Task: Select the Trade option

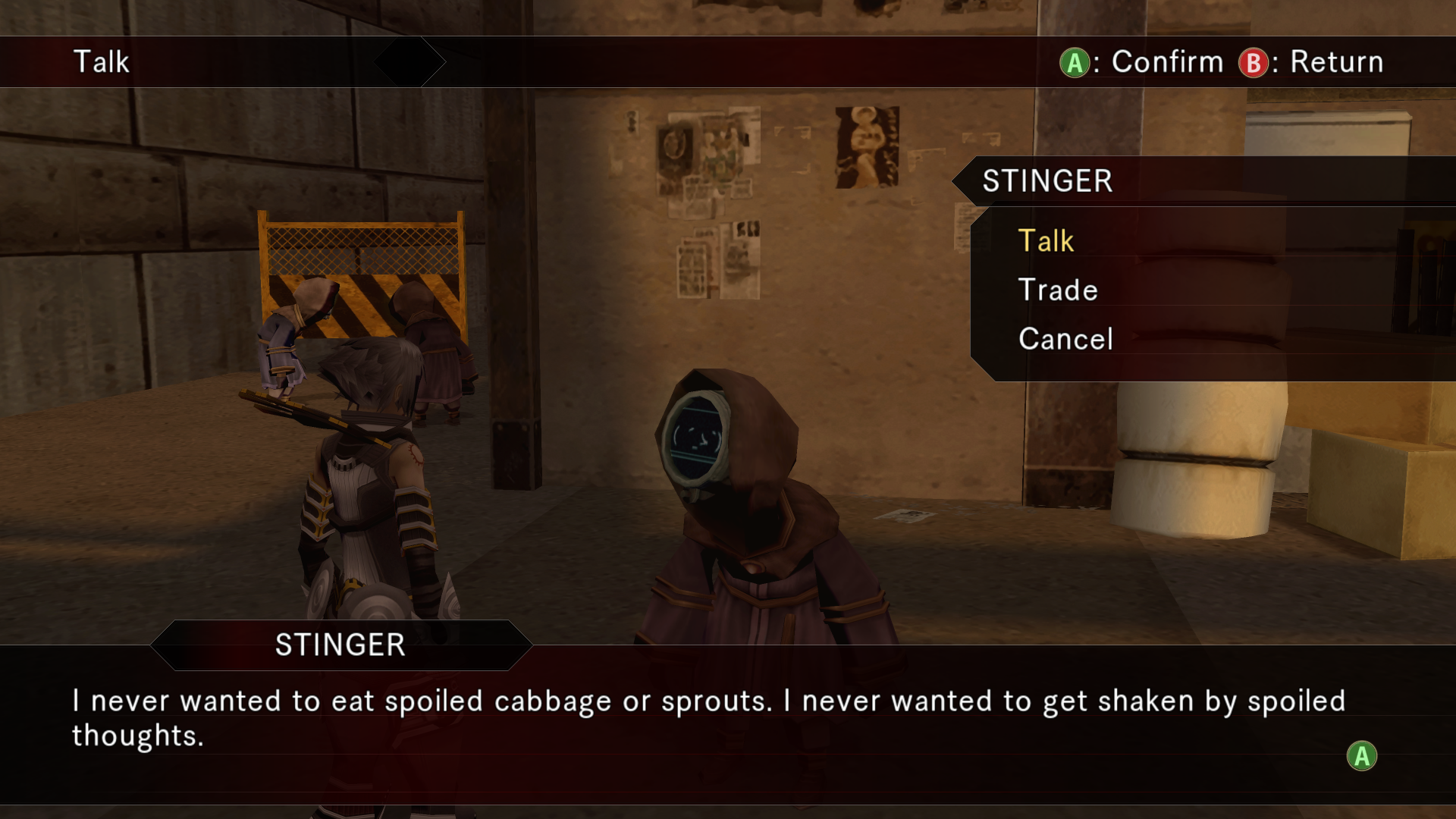Action: pos(1058,290)
